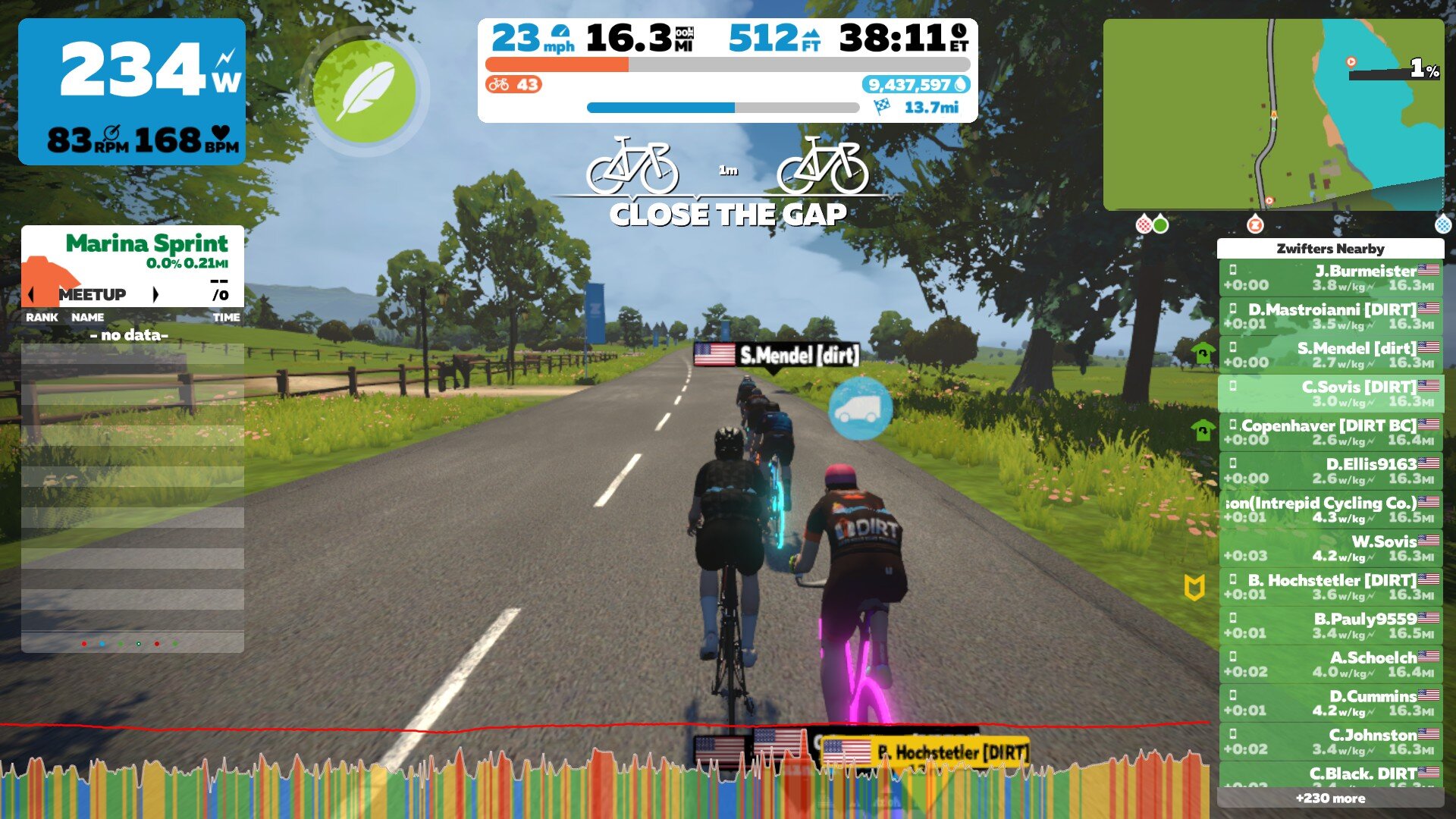Show next leaderboard with right arrow

[155, 294]
